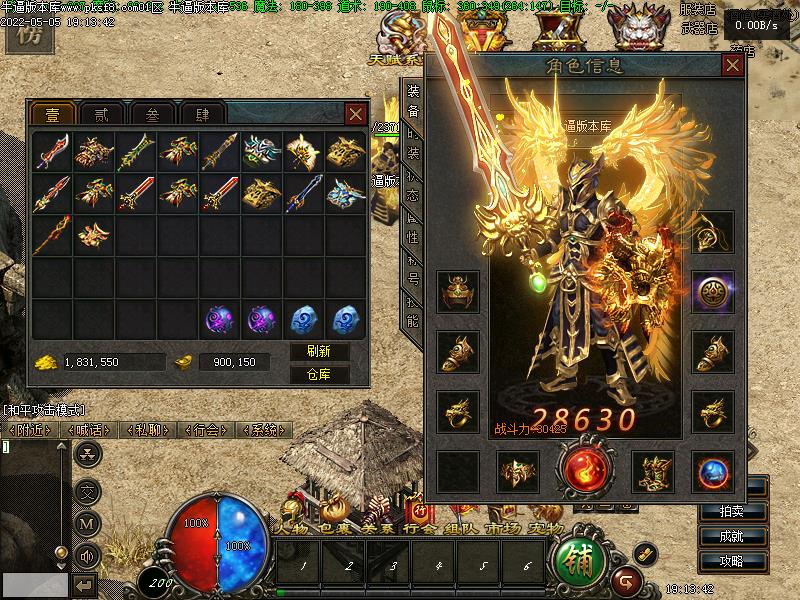Close the bag inventory window
This screenshot has width=800, height=600.
(355, 114)
